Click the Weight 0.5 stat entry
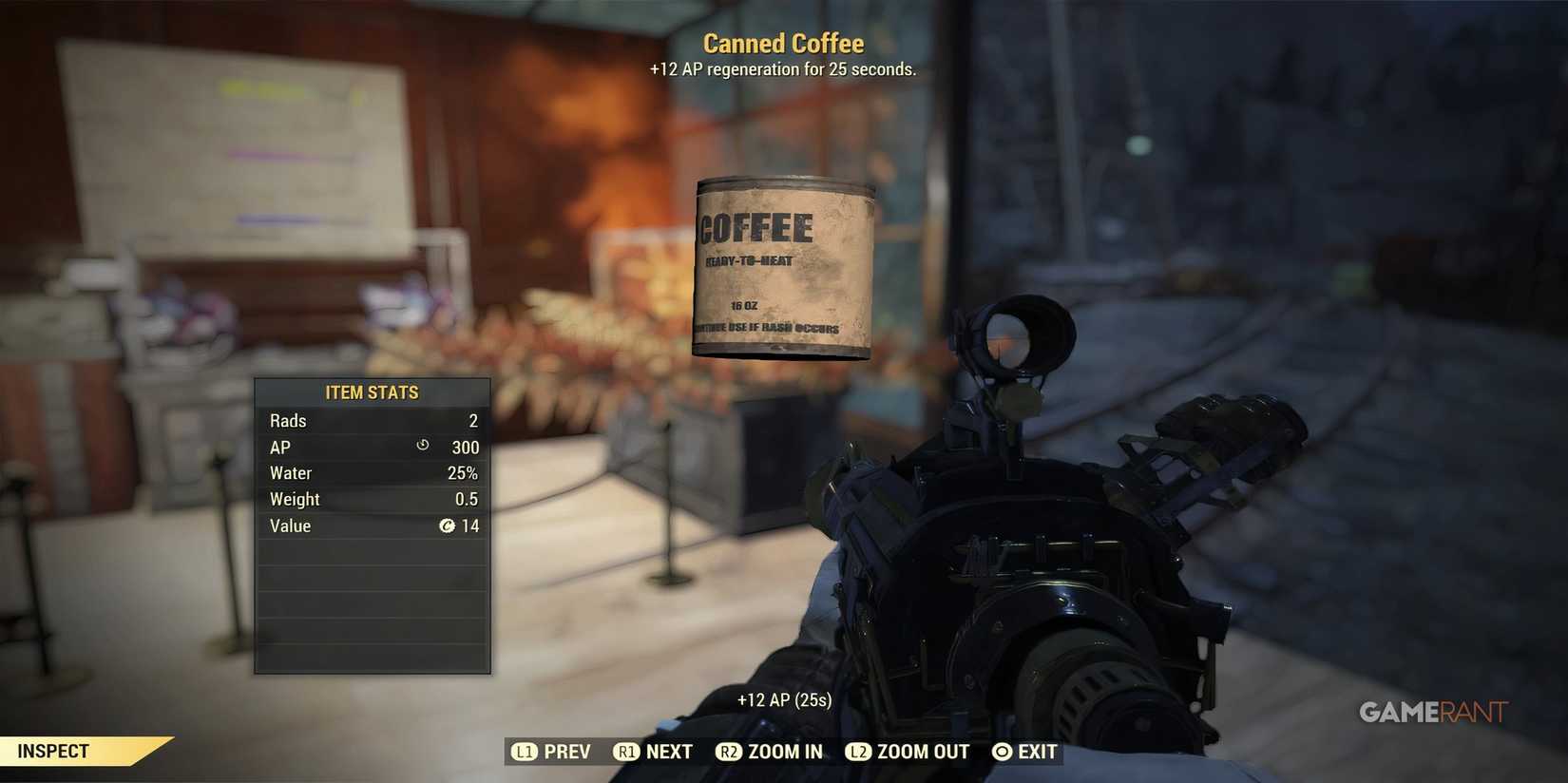1568x783 pixels. [x=372, y=498]
